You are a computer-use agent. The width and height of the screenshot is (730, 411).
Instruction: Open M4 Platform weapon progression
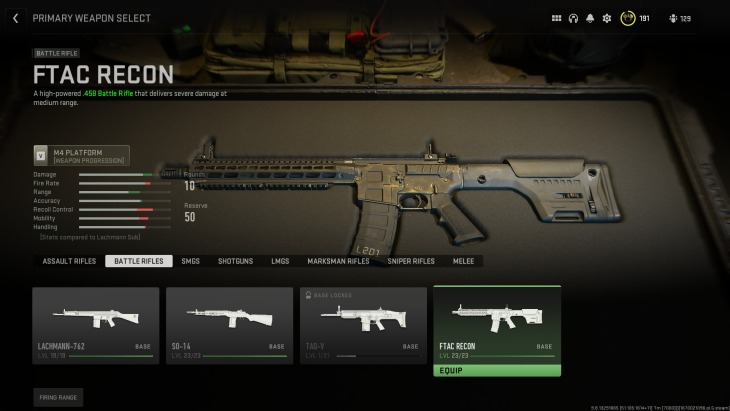82,156
